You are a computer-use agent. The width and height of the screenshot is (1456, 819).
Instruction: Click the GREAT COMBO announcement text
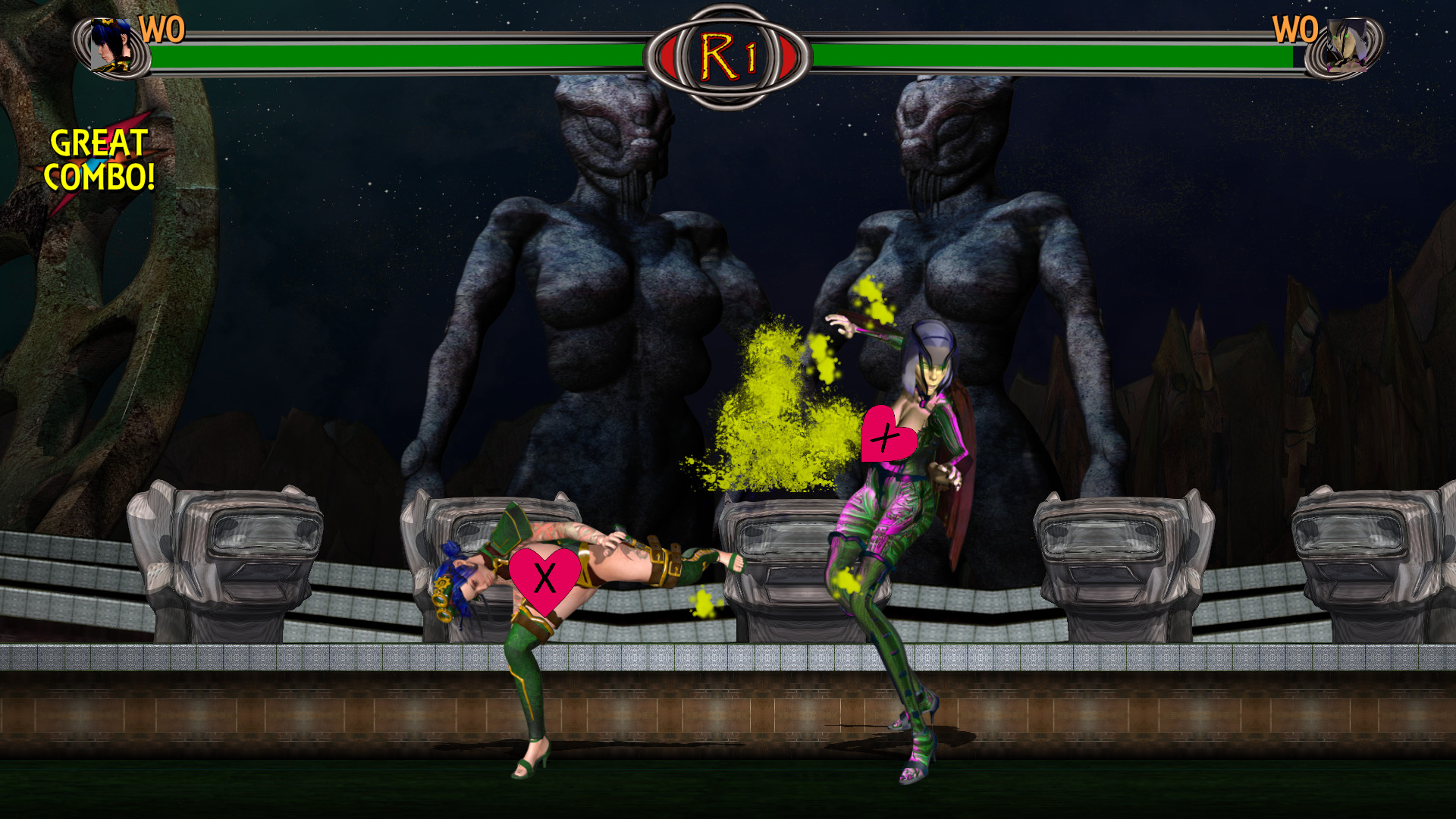[x=102, y=159]
